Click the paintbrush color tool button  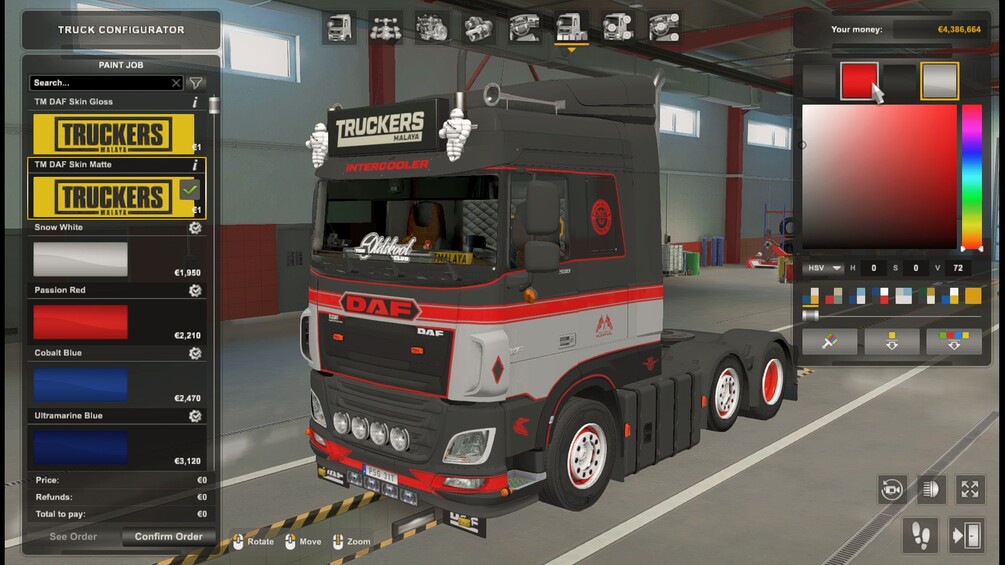(x=829, y=342)
